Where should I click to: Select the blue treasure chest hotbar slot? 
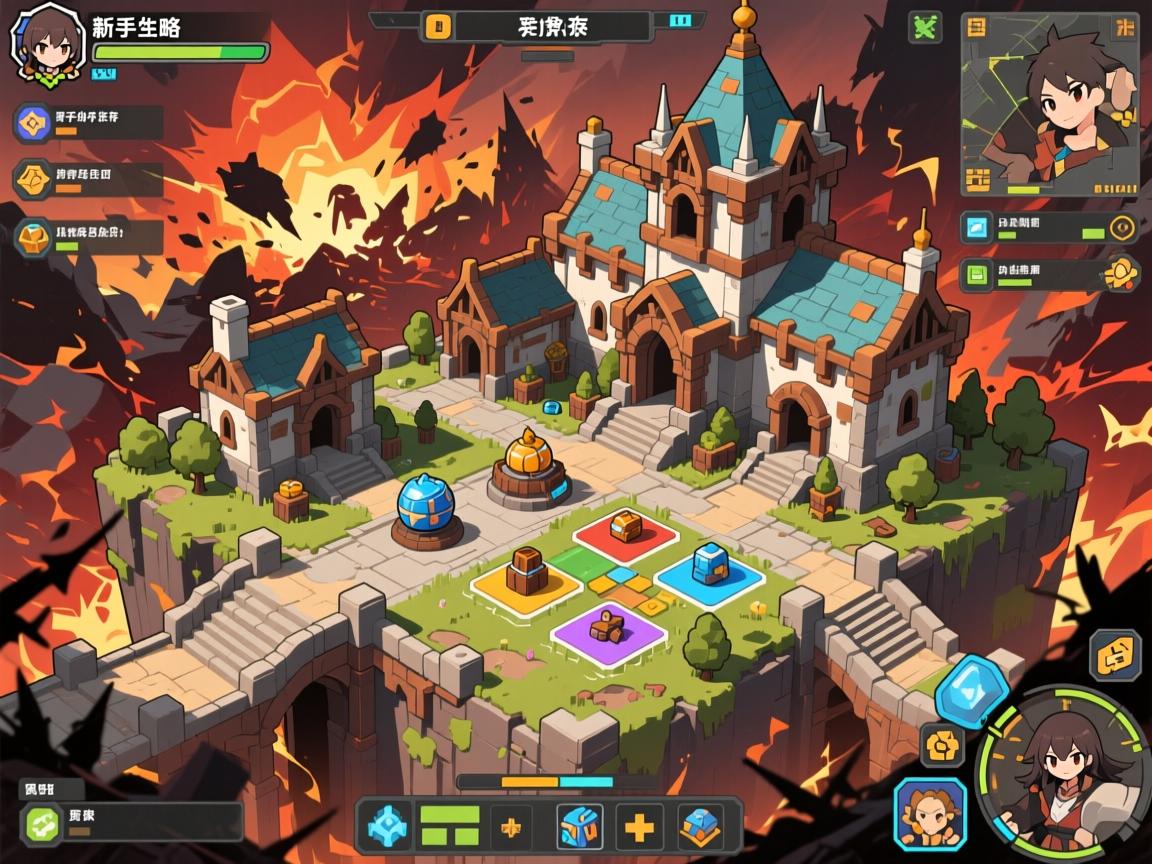click(578, 826)
